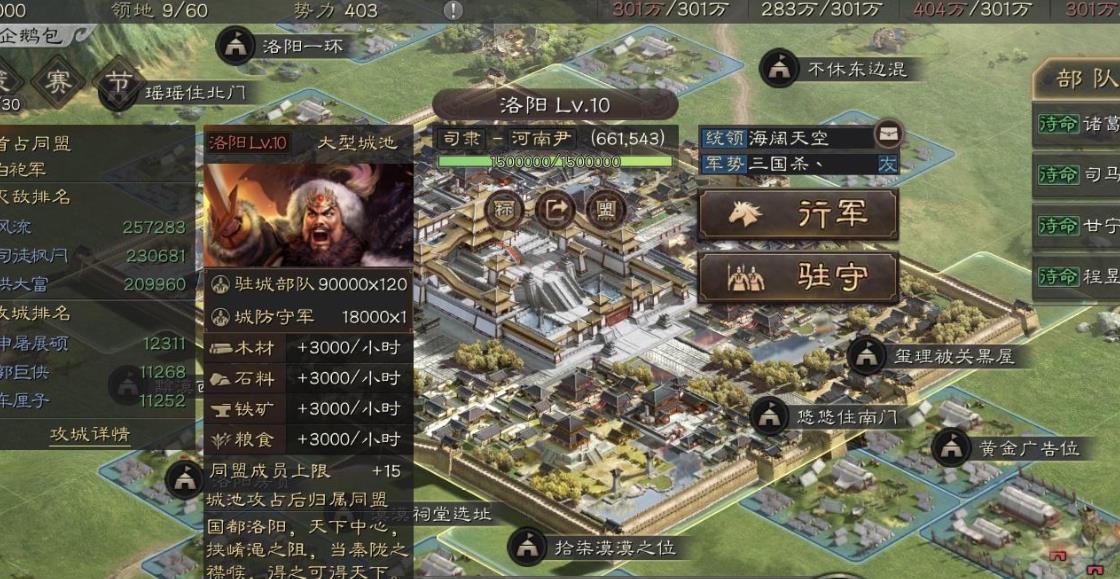The height and width of the screenshot is (579, 1120).
Task: Select the 黄金广告位 tent marker
Action: tap(951, 447)
